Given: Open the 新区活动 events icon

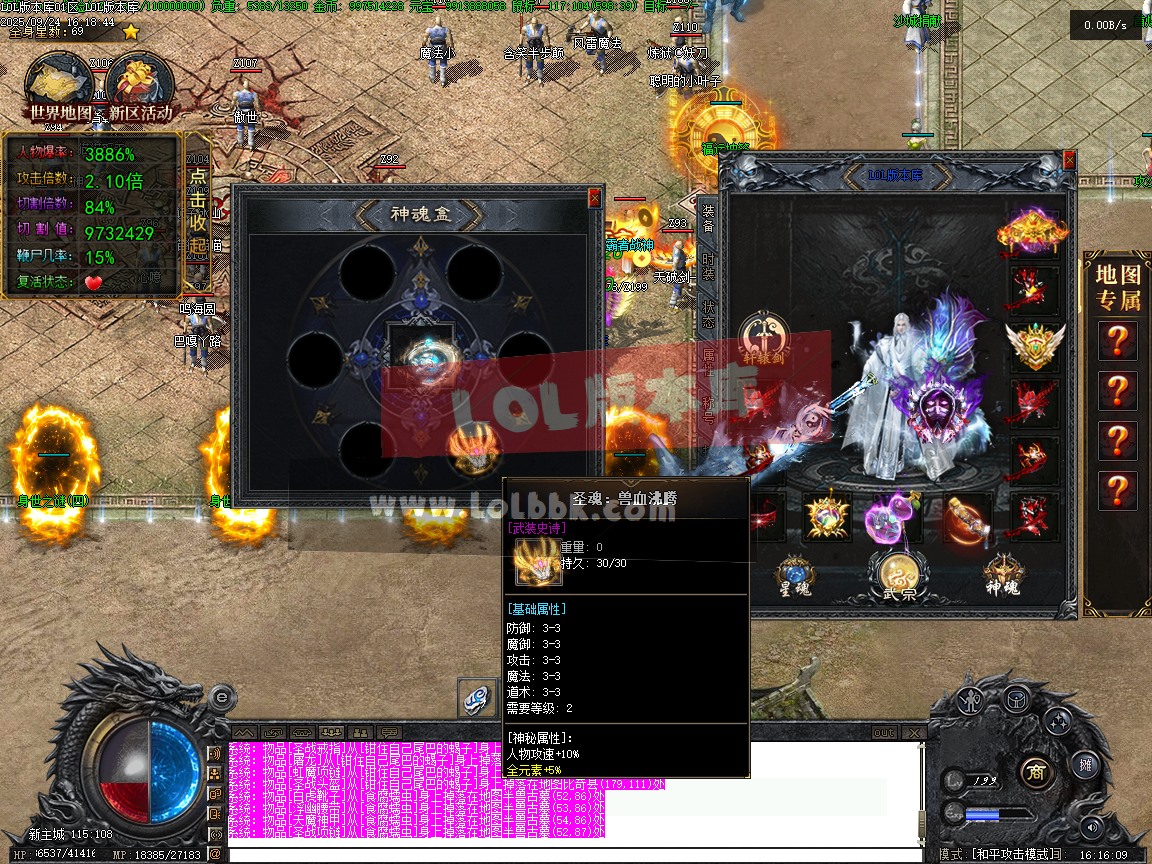Looking at the screenshot, I should coord(139,88).
